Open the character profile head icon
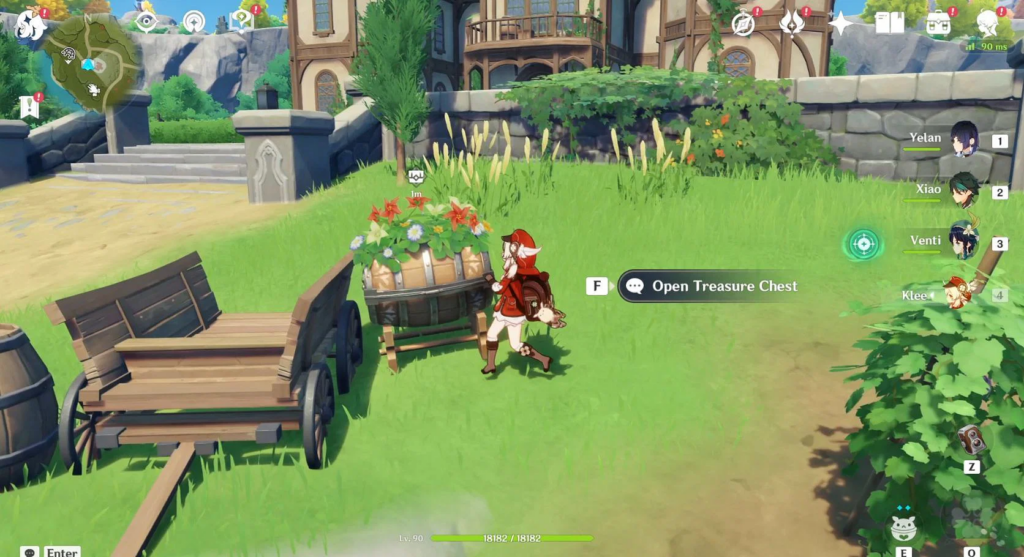1024x557 pixels. 987,23
